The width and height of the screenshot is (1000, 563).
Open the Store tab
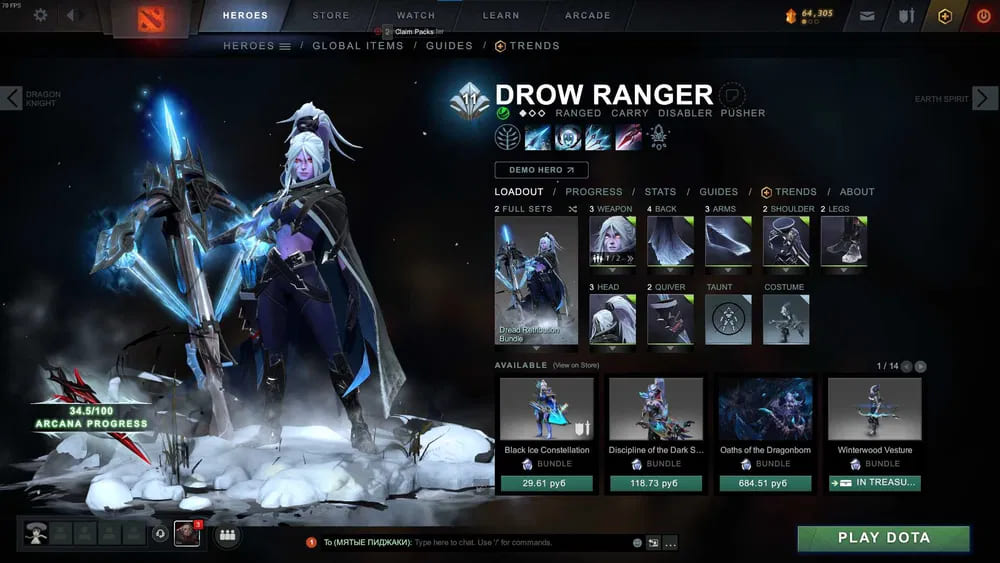[x=331, y=15]
